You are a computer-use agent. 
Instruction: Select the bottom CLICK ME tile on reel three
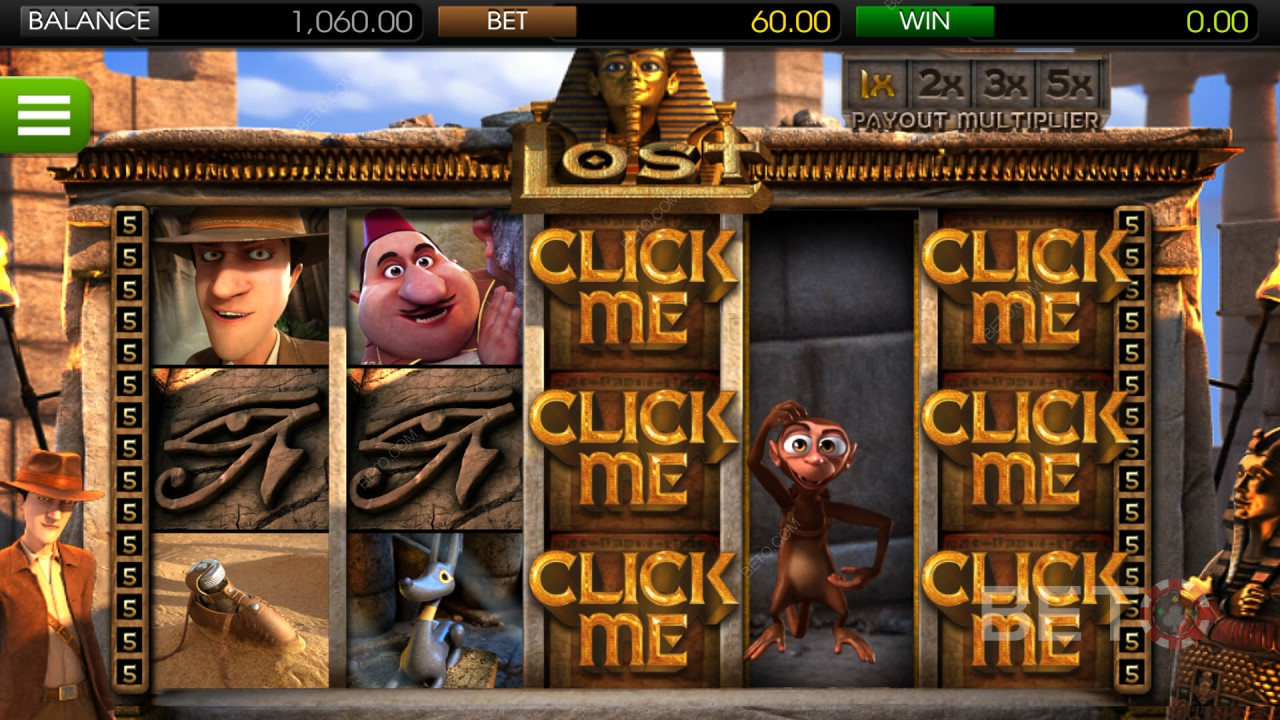[633, 608]
